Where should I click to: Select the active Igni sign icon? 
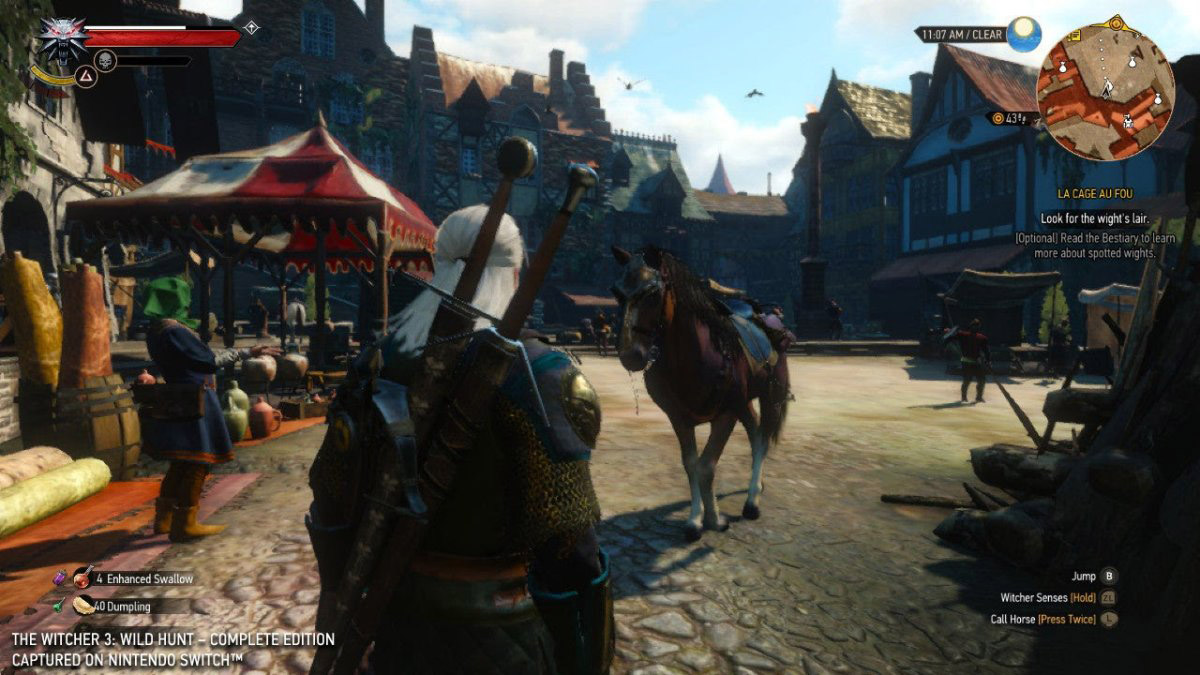pos(86,76)
